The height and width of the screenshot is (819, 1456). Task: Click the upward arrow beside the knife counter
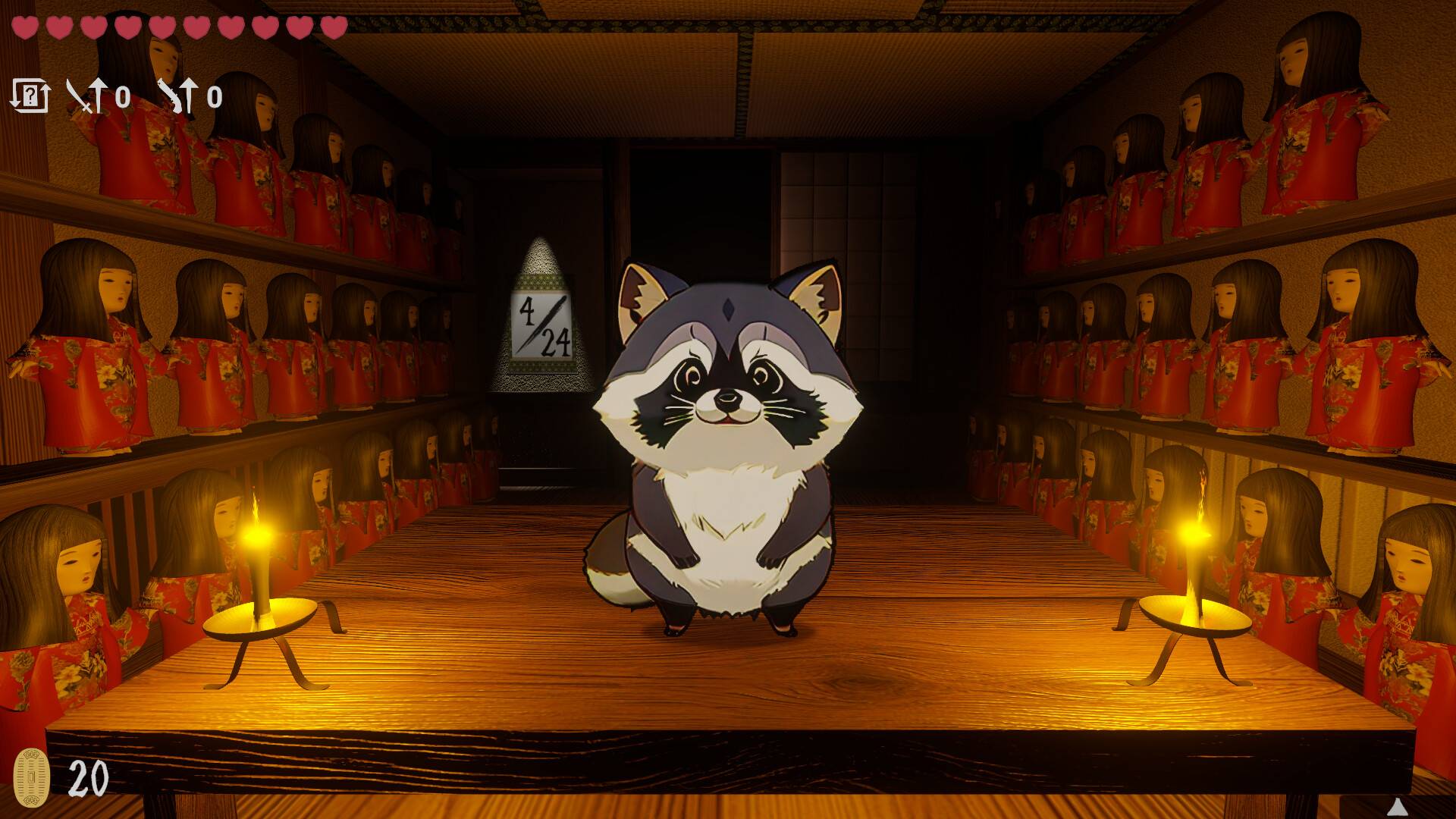(x=188, y=96)
